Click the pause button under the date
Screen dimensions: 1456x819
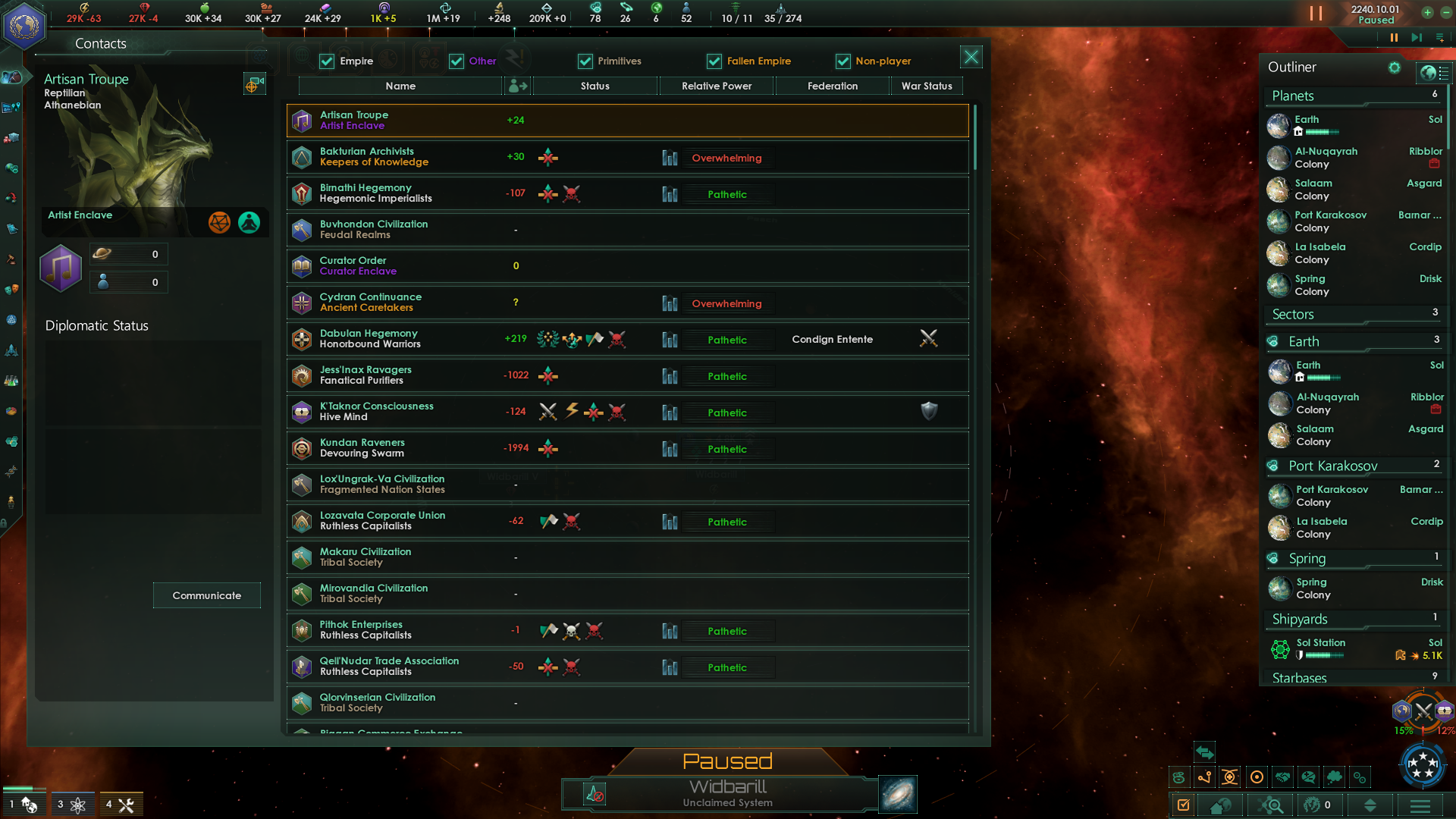pyautogui.click(x=1394, y=37)
